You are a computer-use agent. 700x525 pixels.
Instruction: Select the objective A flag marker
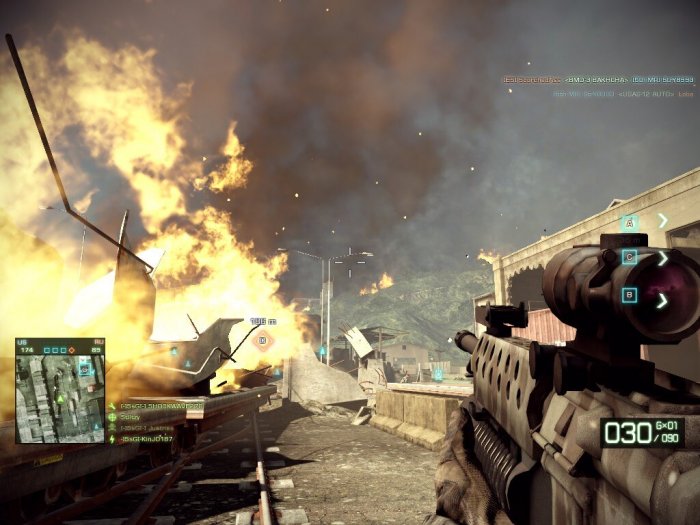click(x=629, y=222)
